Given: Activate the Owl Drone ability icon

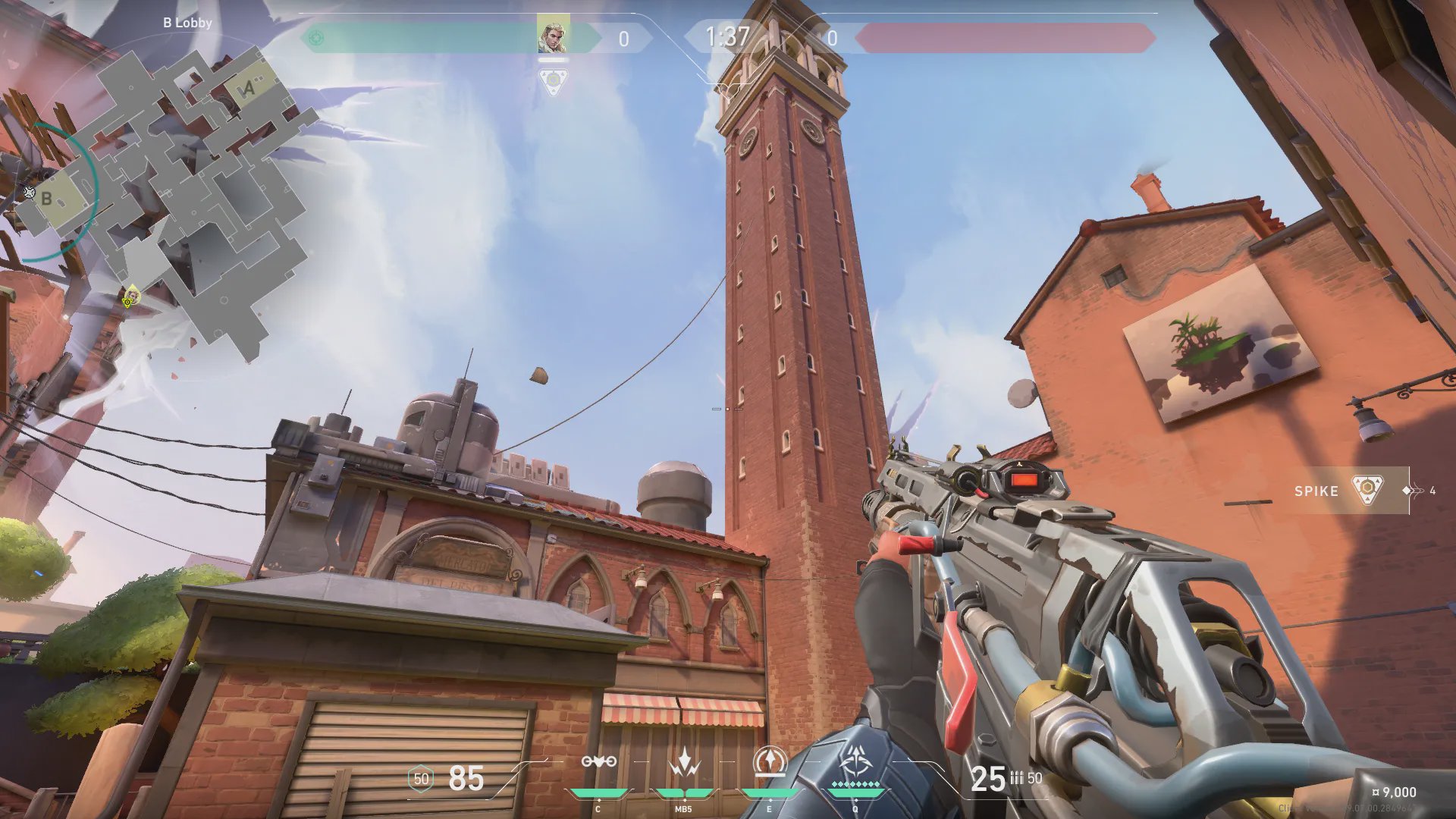Looking at the screenshot, I should click(x=598, y=763).
